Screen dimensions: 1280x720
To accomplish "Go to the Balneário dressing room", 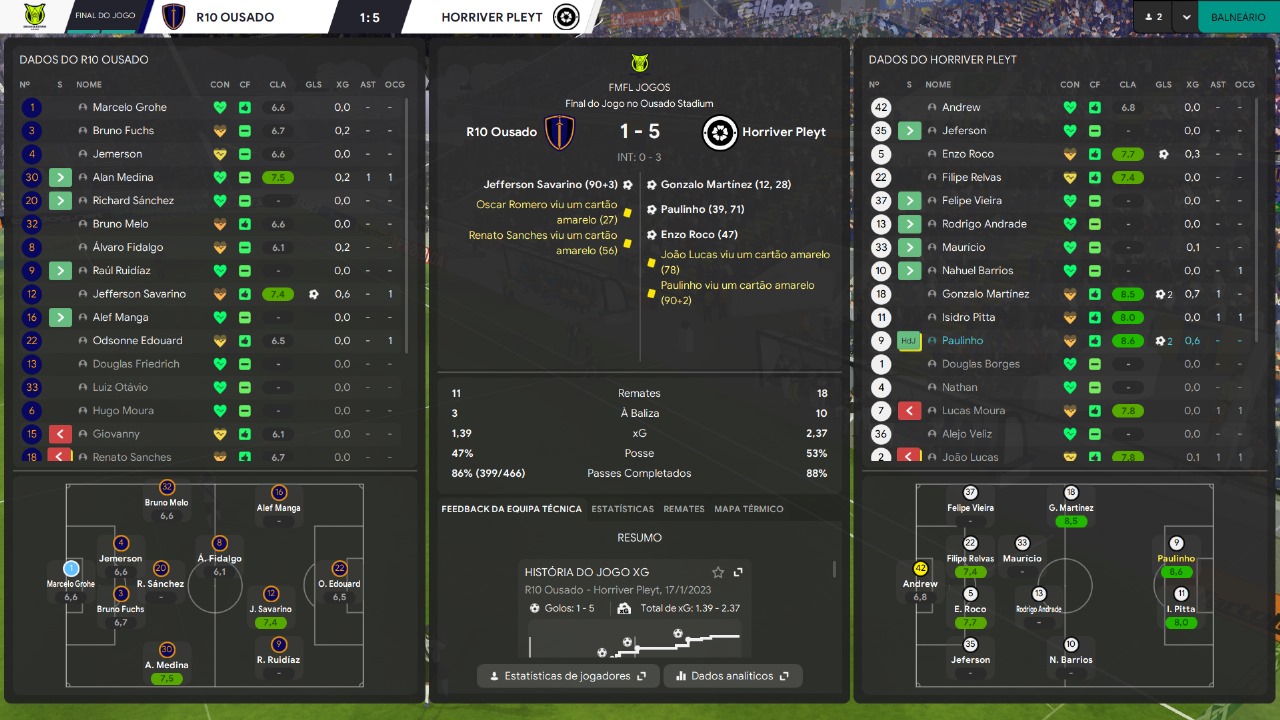I will point(1238,17).
